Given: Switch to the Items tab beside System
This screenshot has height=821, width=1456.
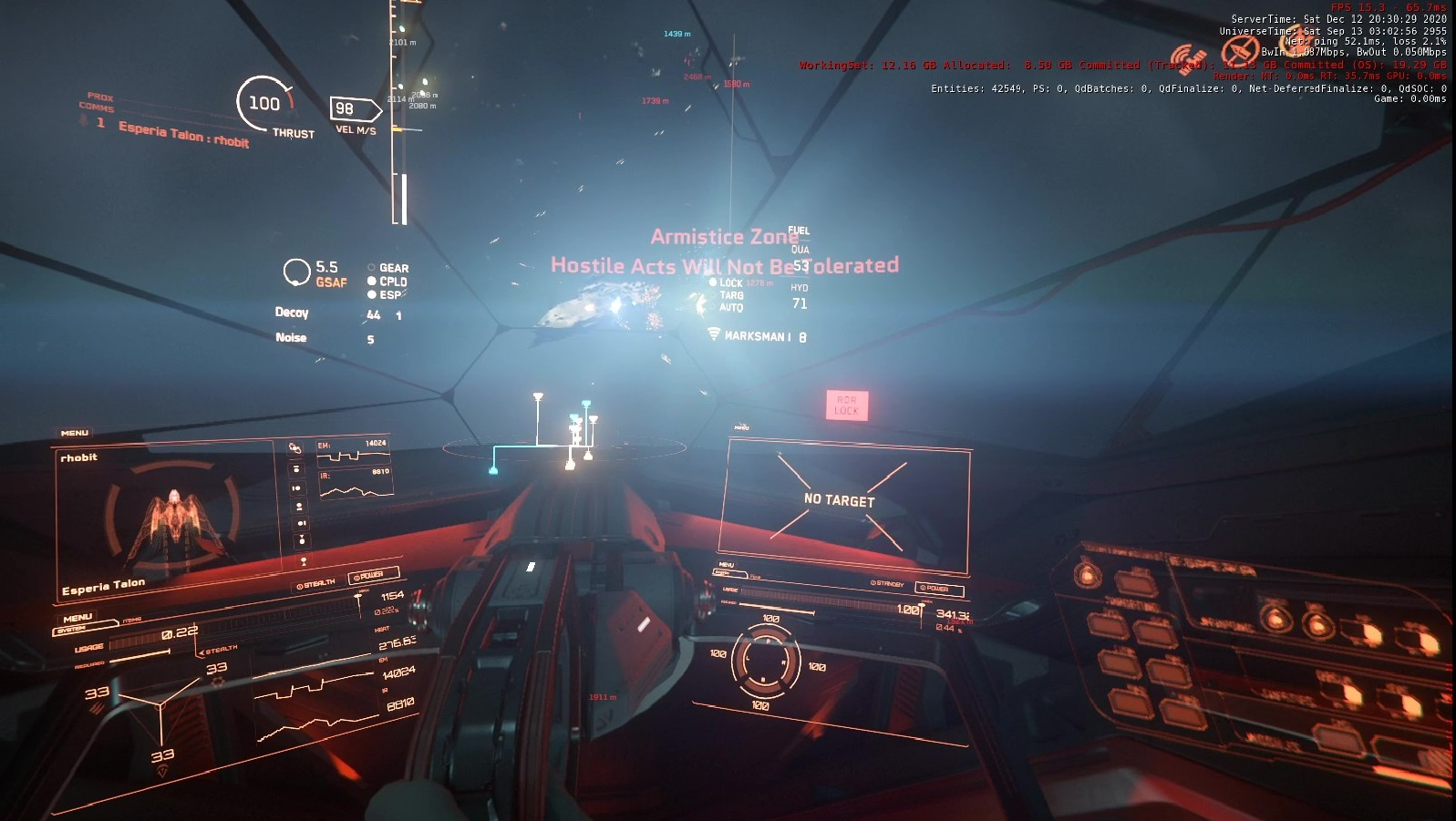Looking at the screenshot, I should (132, 621).
